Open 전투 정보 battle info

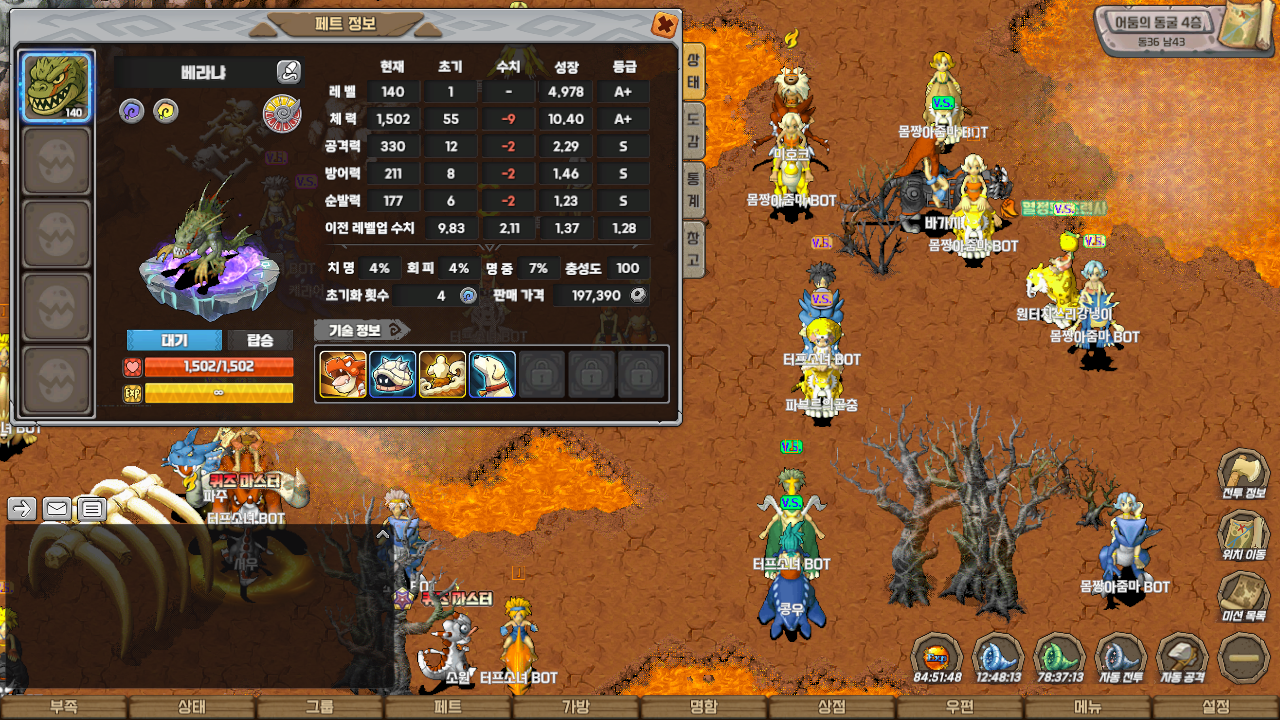point(1243,476)
